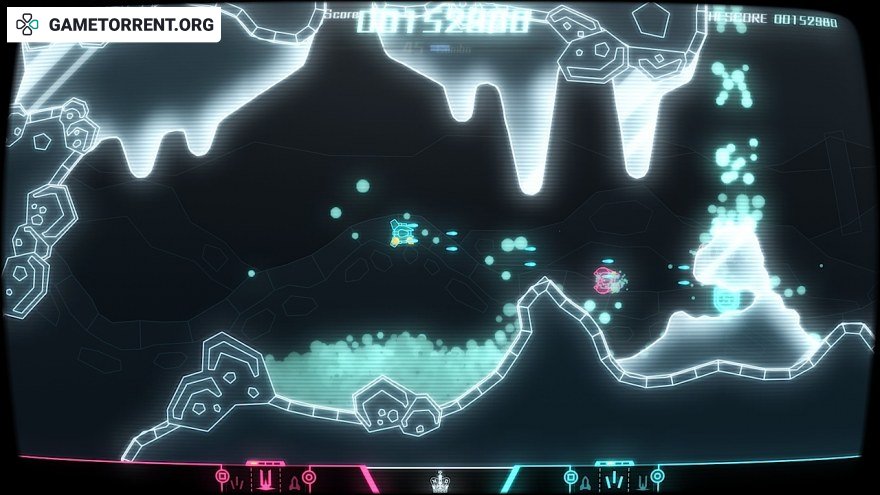The height and width of the screenshot is (495, 880).
Task: Open the GAMETORRENT.ORG watermark link
Action: pos(114,25)
